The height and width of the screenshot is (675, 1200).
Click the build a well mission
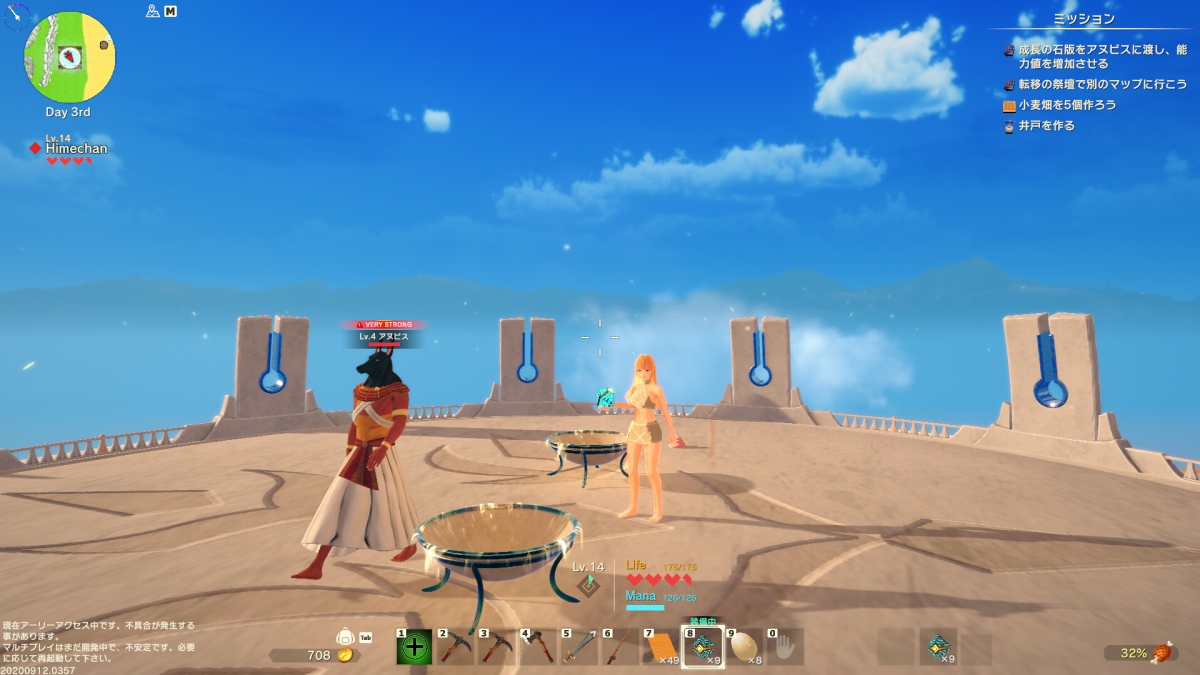1046,126
